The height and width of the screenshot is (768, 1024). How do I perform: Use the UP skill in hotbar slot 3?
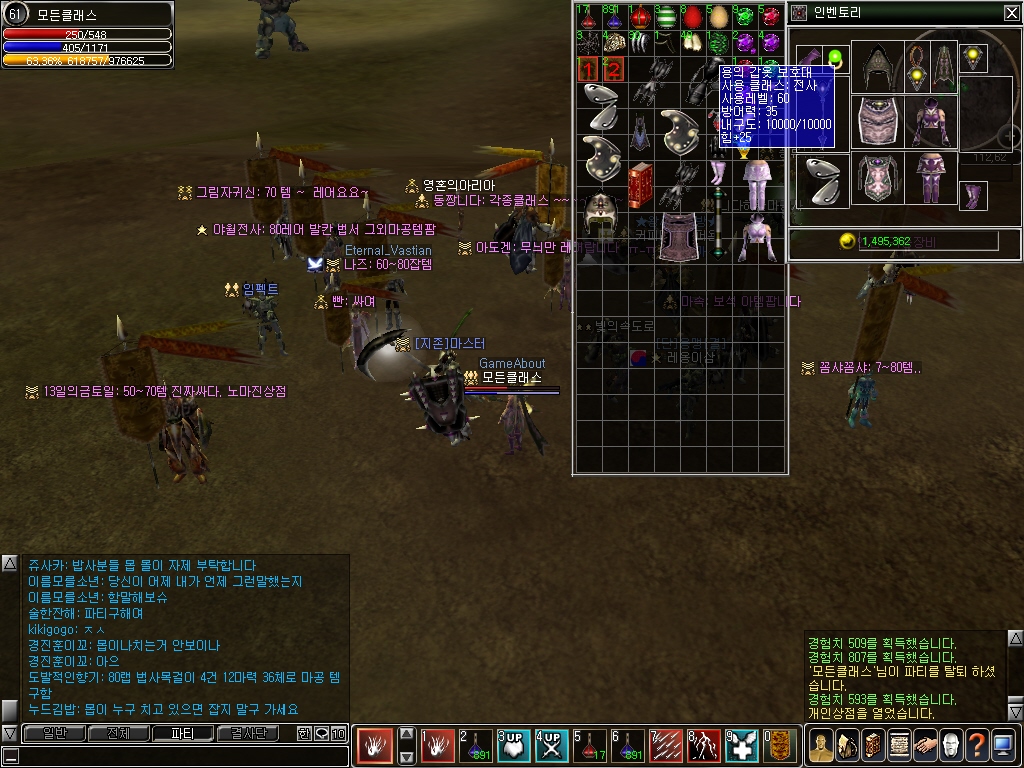(x=513, y=746)
